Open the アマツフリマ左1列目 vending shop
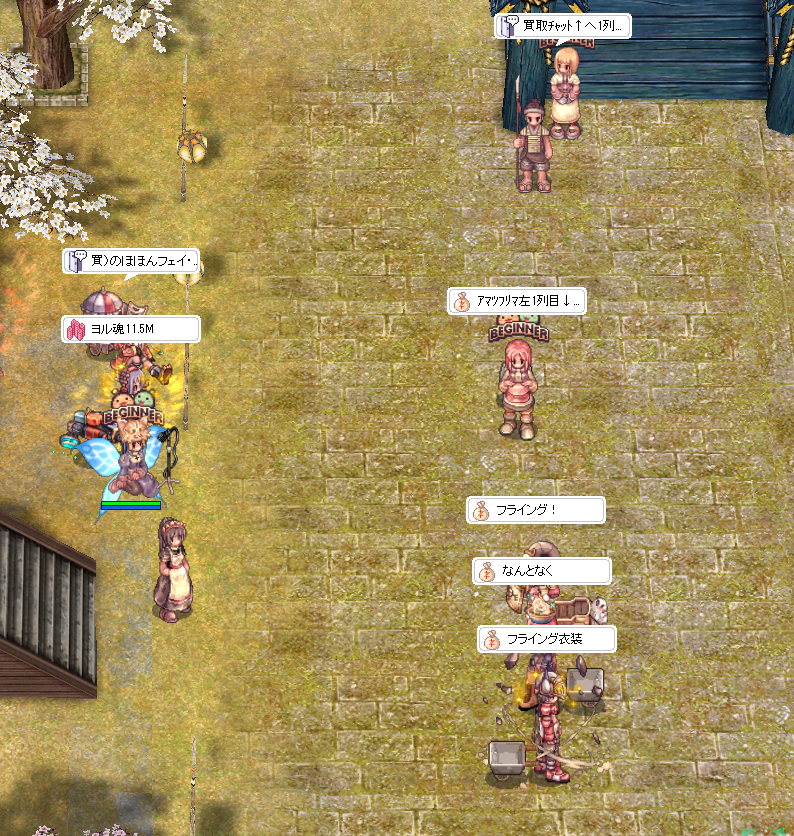The height and width of the screenshot is (836, 794). [517, 301]
